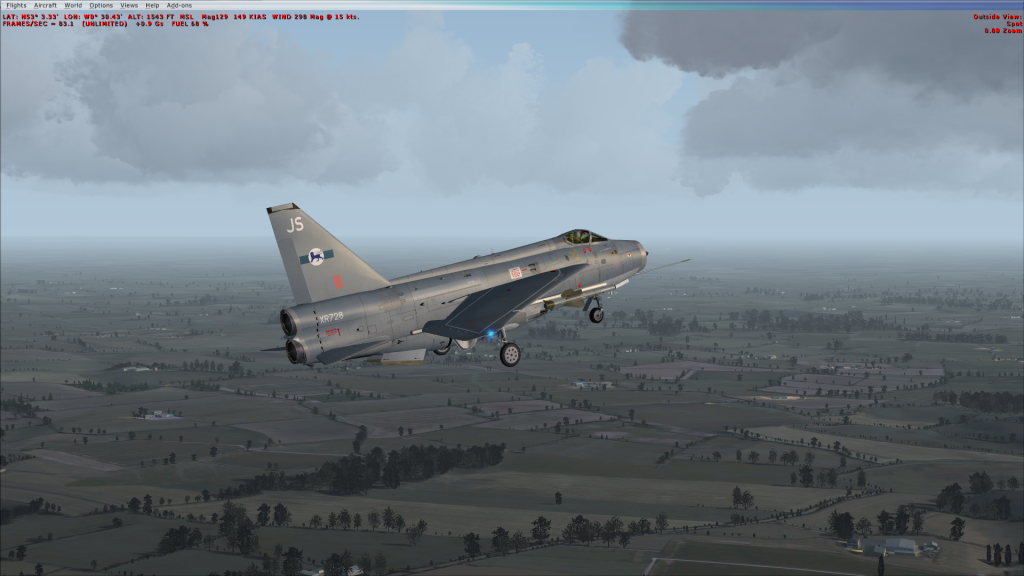Show the Views menu
Image resolution: width=1024 pixels, height=576 pixels.
click(129, 5)
